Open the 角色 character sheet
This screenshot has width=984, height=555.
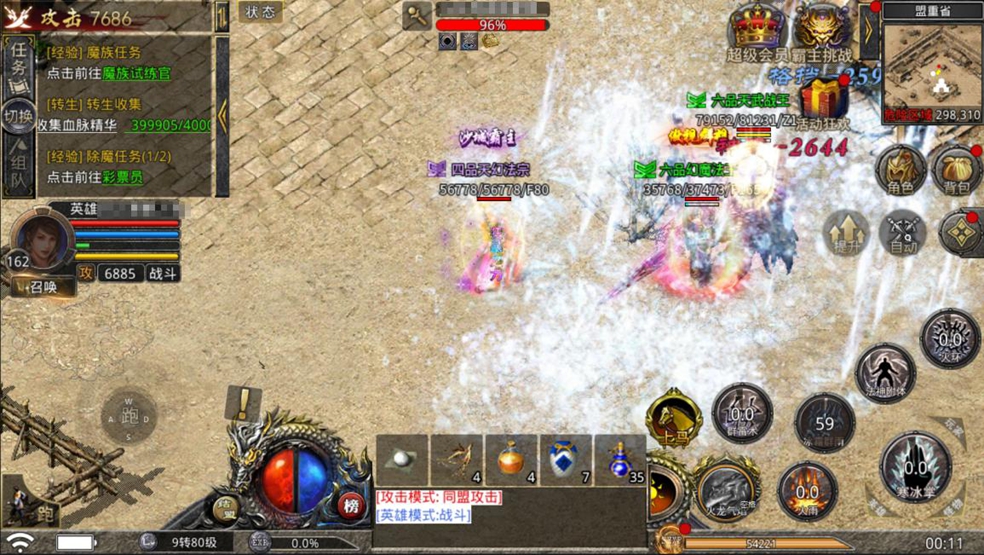click(x=900, y=170)
